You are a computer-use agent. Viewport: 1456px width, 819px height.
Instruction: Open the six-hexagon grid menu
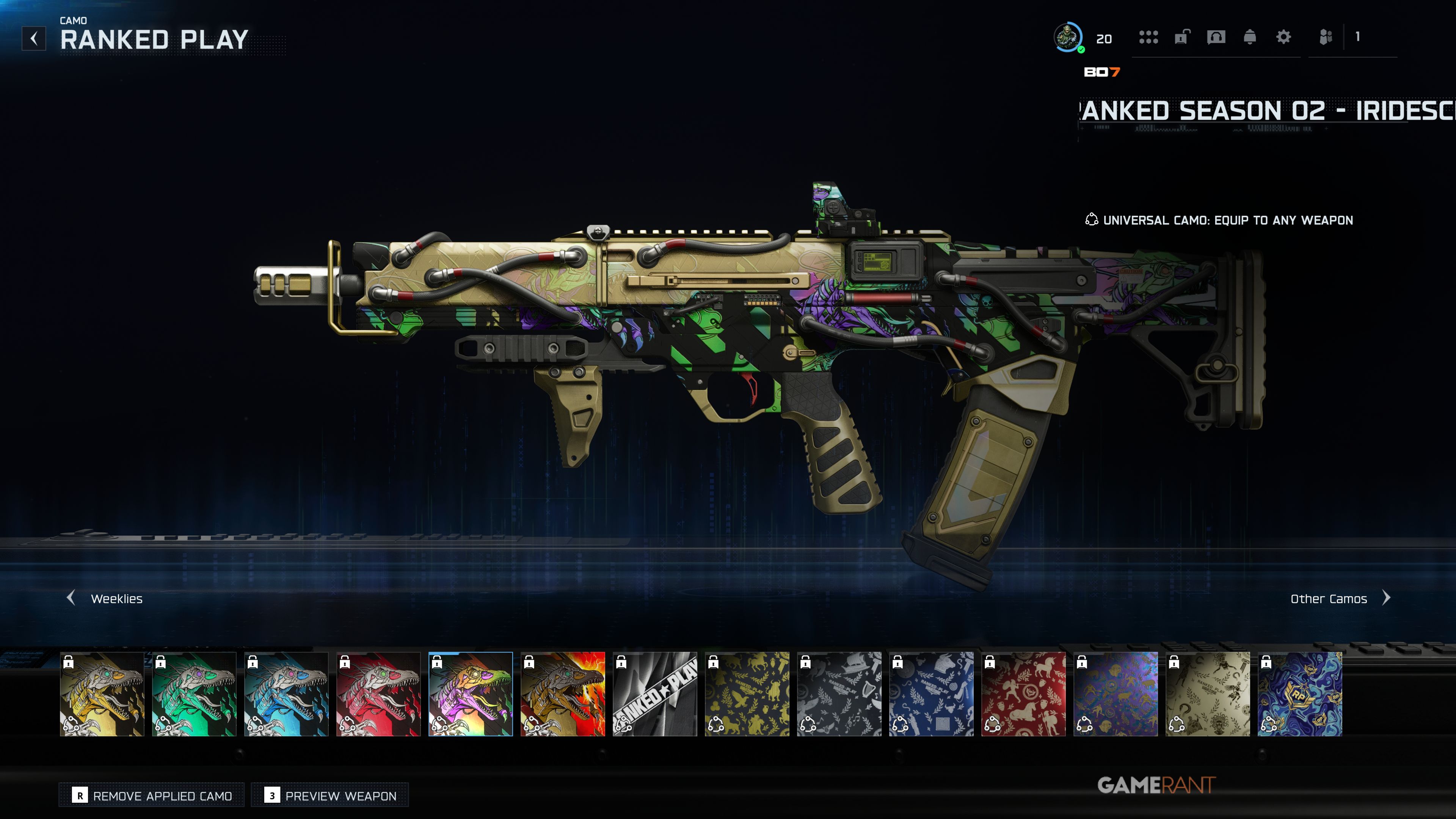pos(1148,37)
